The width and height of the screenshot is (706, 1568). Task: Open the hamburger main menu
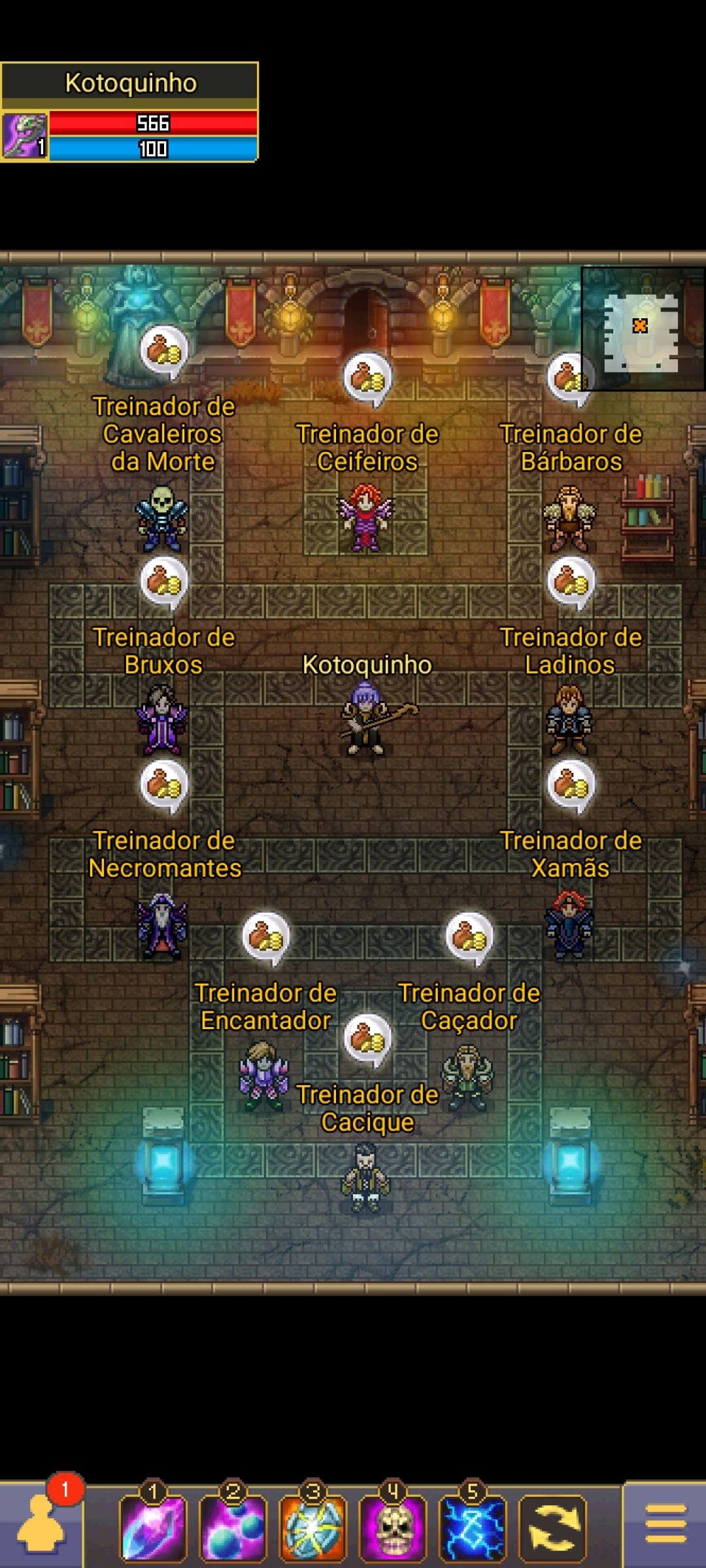(x=665, y=1524)
